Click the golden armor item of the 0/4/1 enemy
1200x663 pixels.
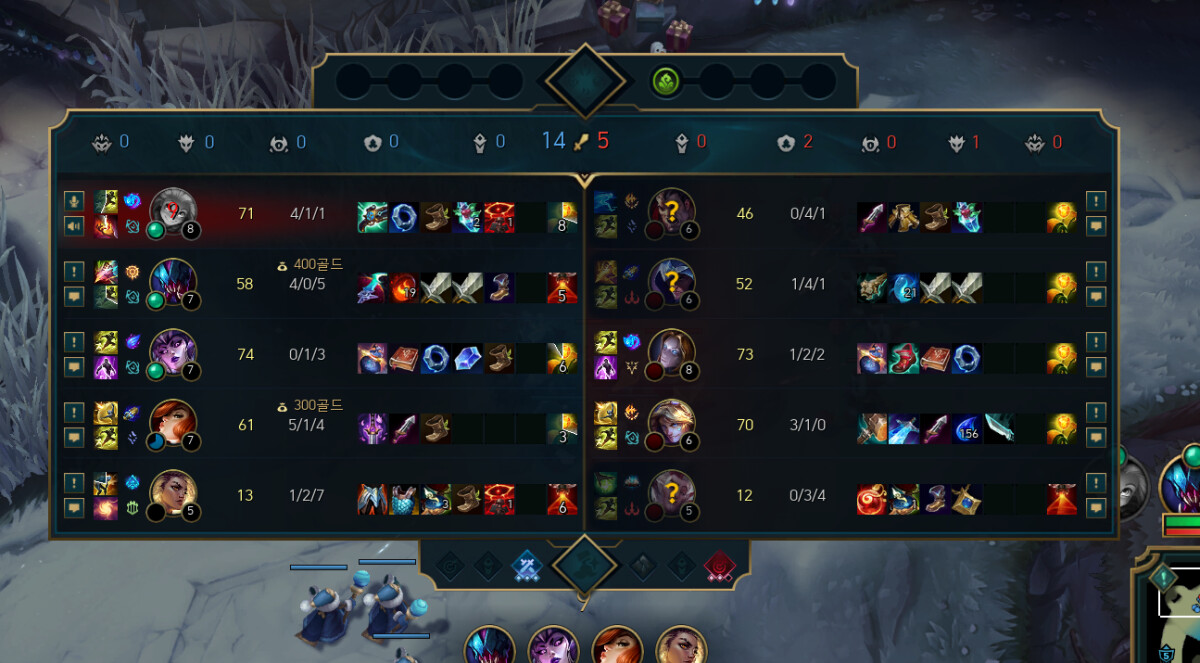[903, 218]
